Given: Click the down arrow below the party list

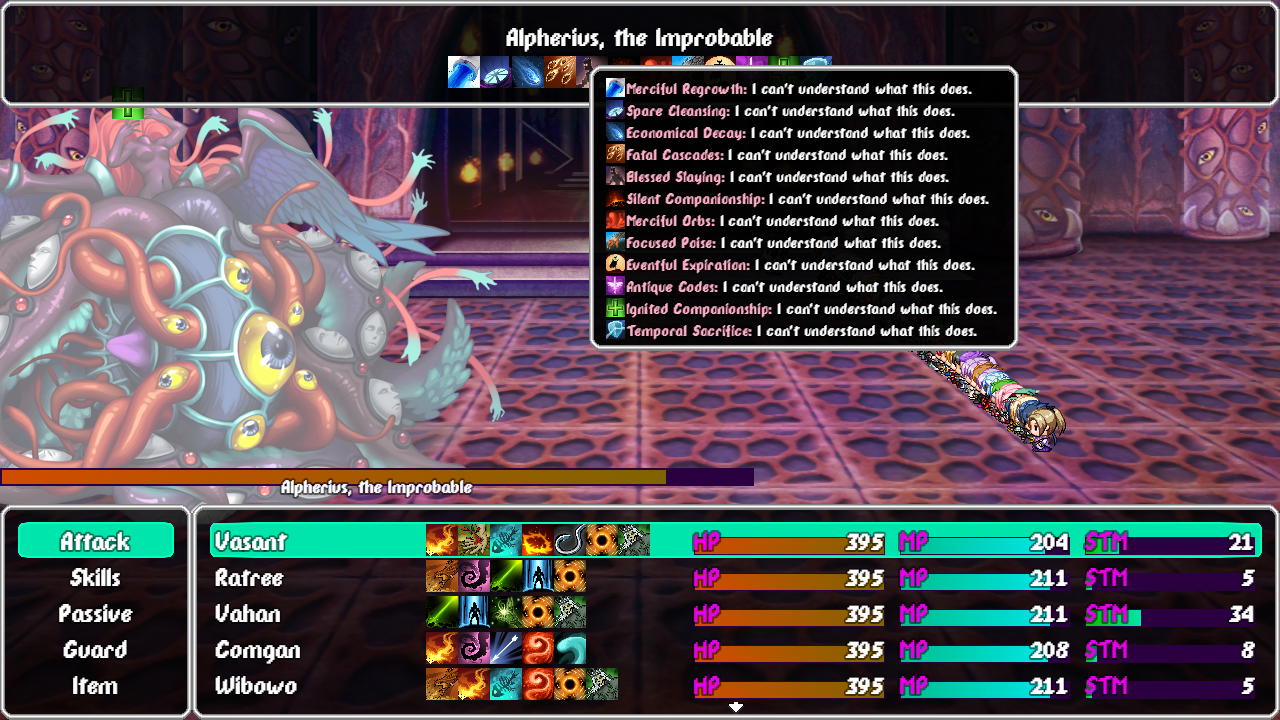Looking at the screenshot, I should [x=738, y=706].
